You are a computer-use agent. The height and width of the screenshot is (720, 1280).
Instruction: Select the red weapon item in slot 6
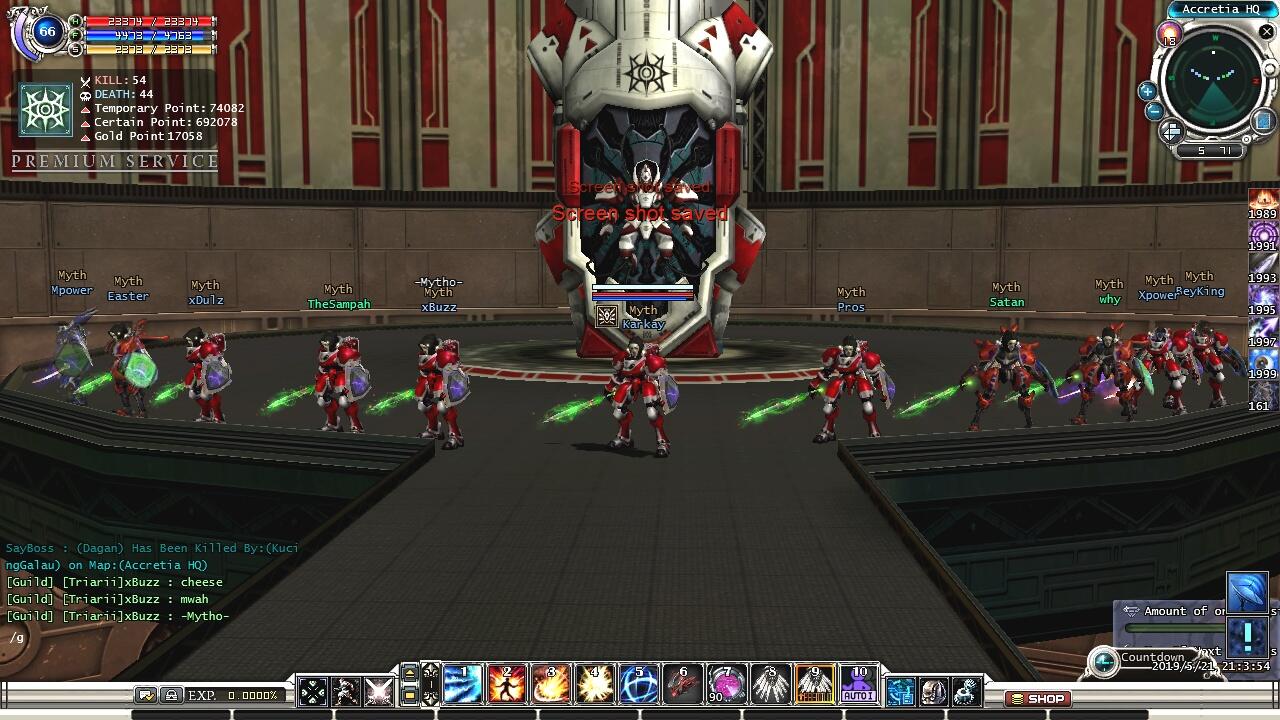point(683,685)
